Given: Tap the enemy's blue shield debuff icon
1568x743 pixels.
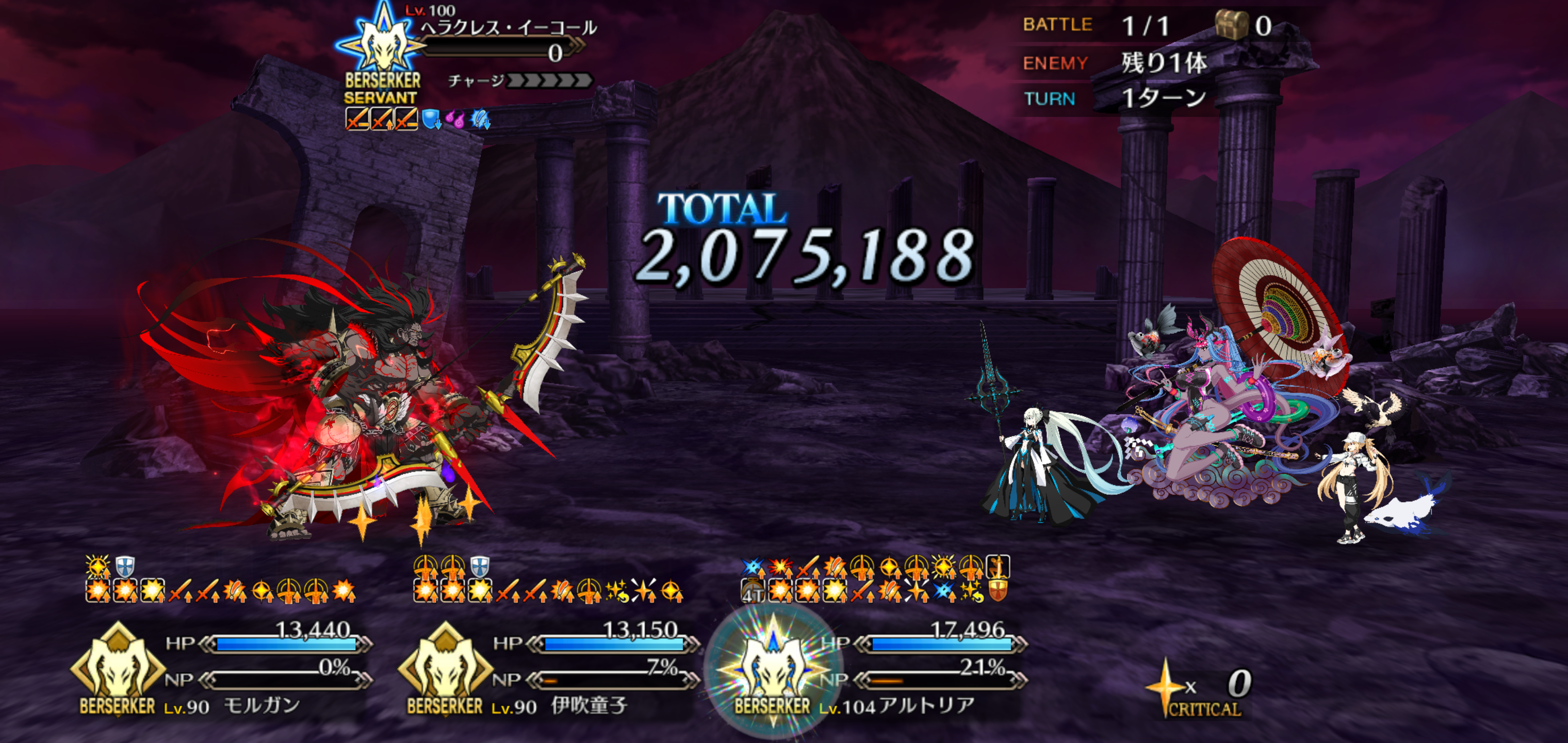Looking at the screenshot, I should click(432, 119).
